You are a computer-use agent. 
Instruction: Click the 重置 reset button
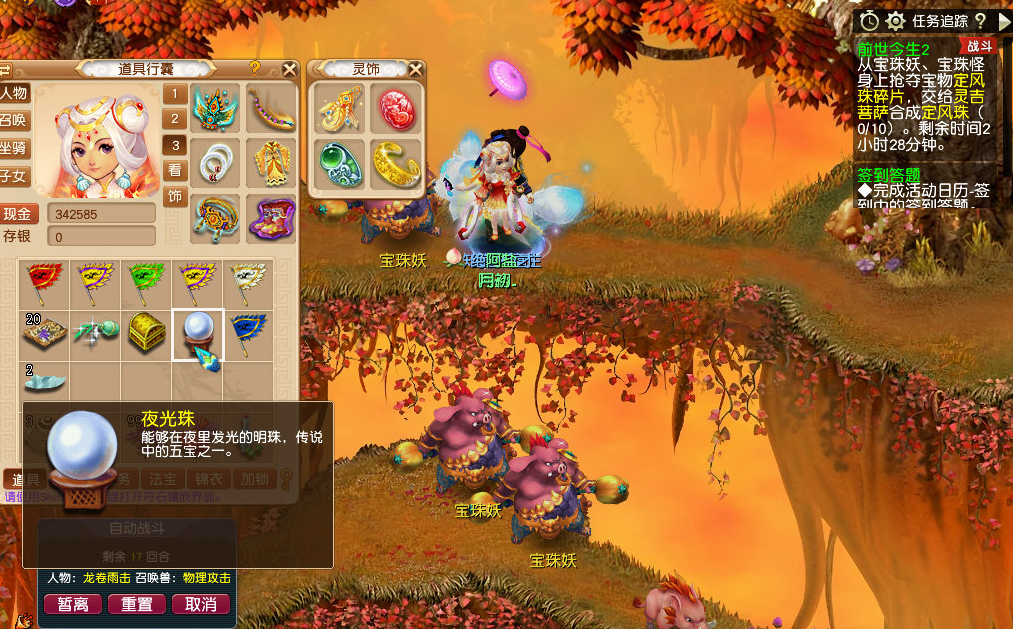point(137,605)
